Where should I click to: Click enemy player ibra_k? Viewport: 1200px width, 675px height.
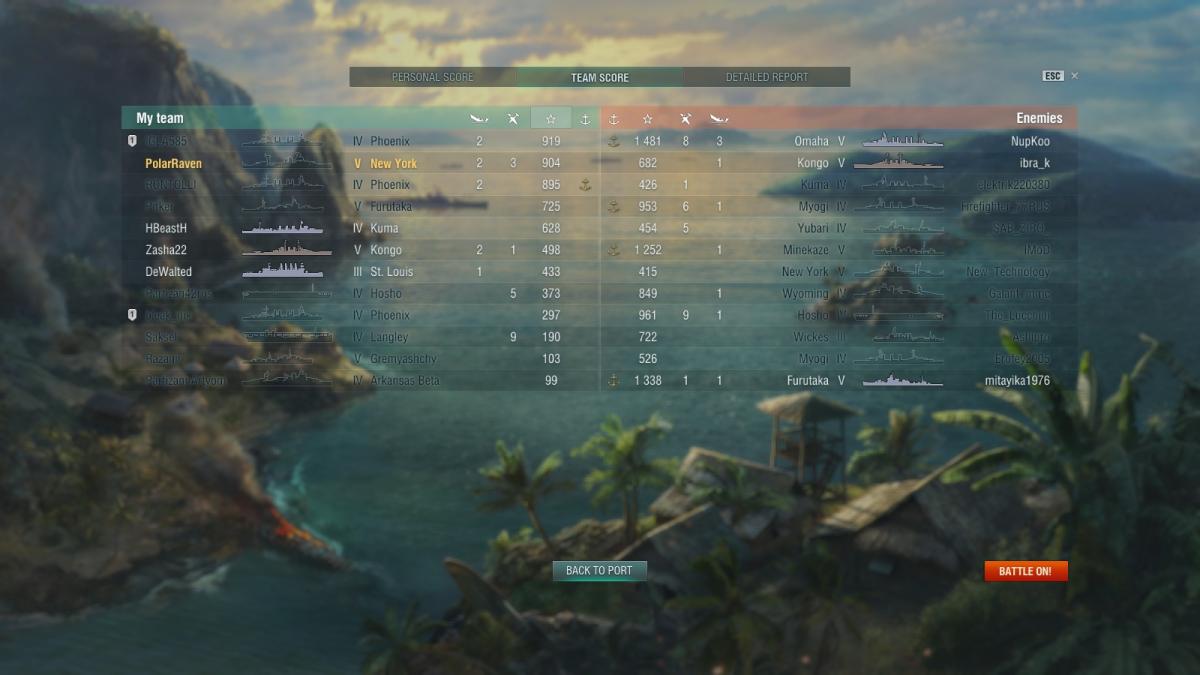tap(1034, 163)
